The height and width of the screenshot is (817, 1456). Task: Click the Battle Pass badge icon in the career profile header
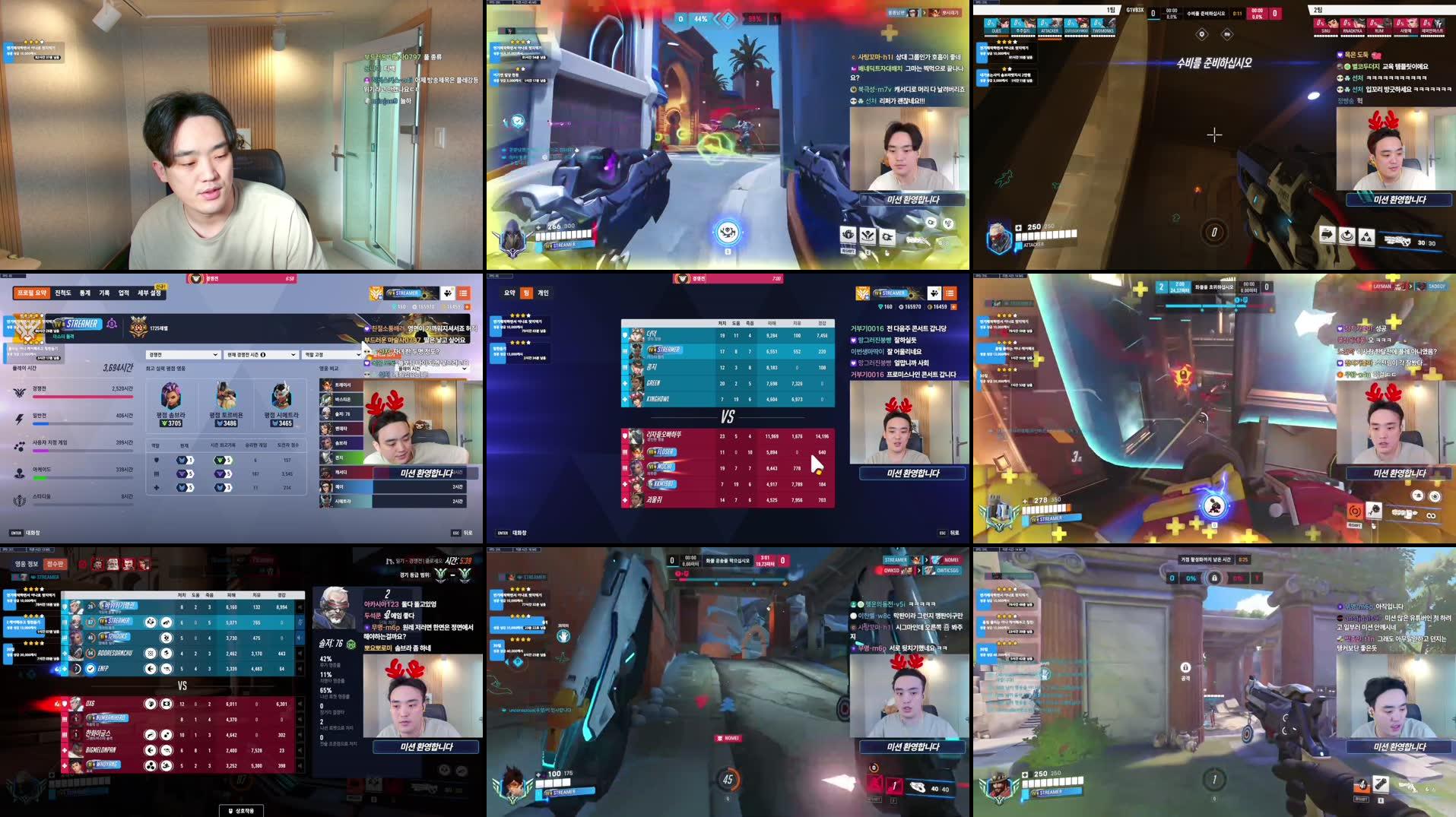point(374,294)
